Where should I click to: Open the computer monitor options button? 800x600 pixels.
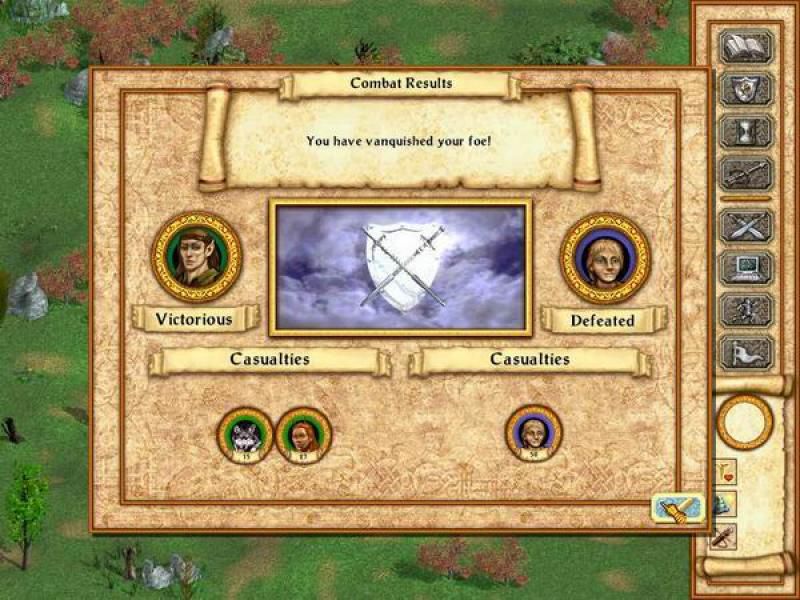pos(746,268)
